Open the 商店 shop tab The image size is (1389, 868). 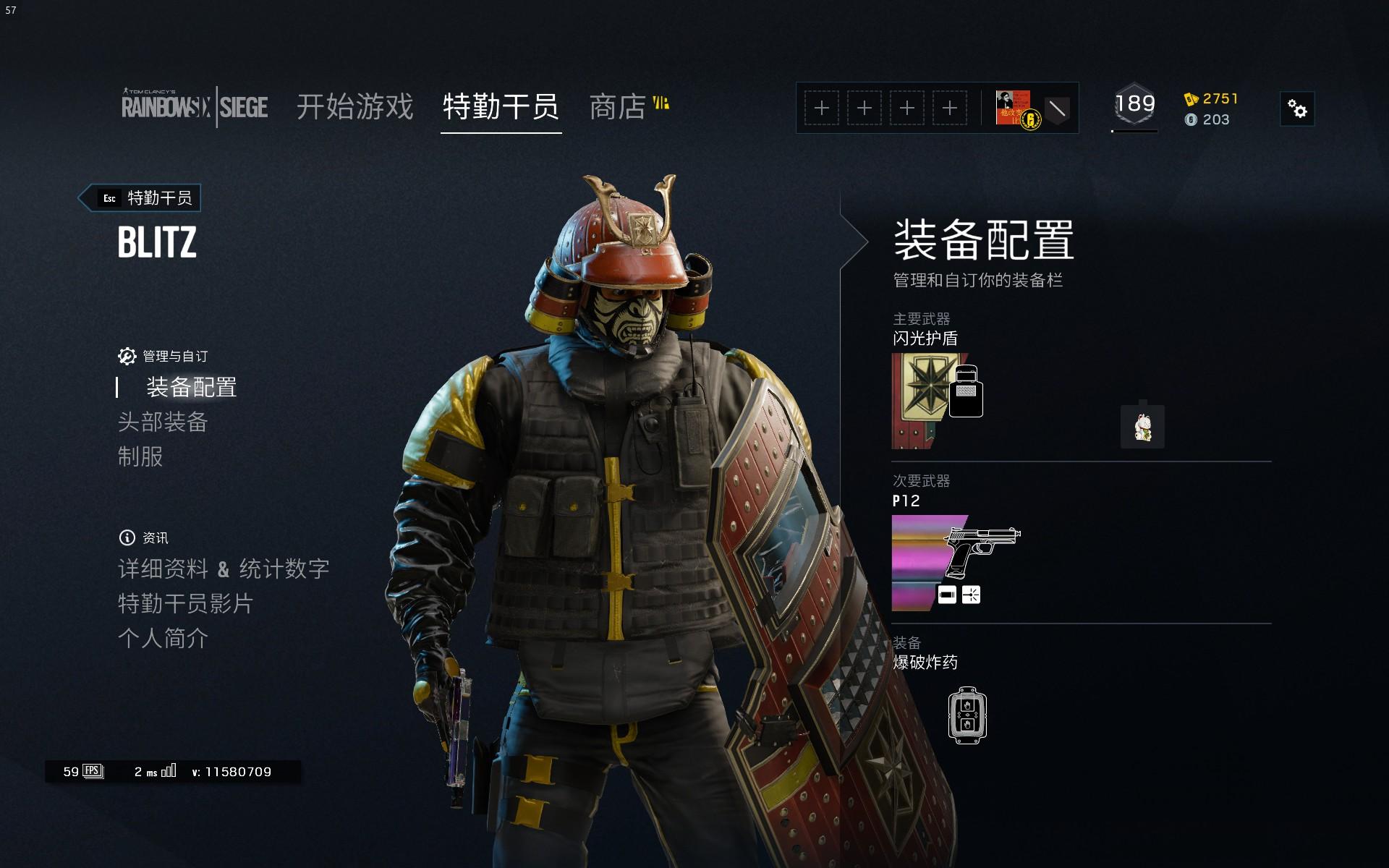(618, 107)
